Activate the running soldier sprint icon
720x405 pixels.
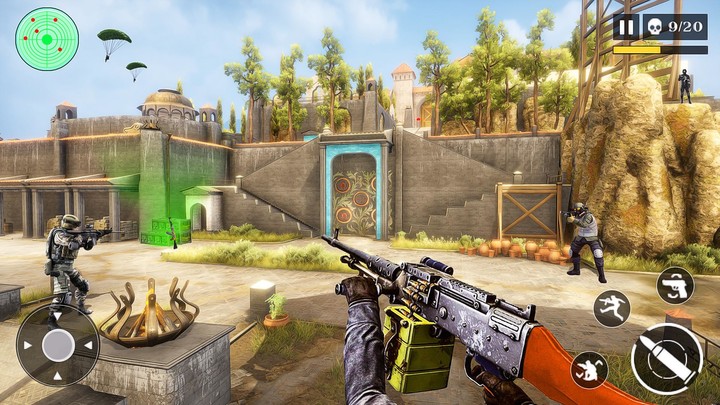pos(611,308)
